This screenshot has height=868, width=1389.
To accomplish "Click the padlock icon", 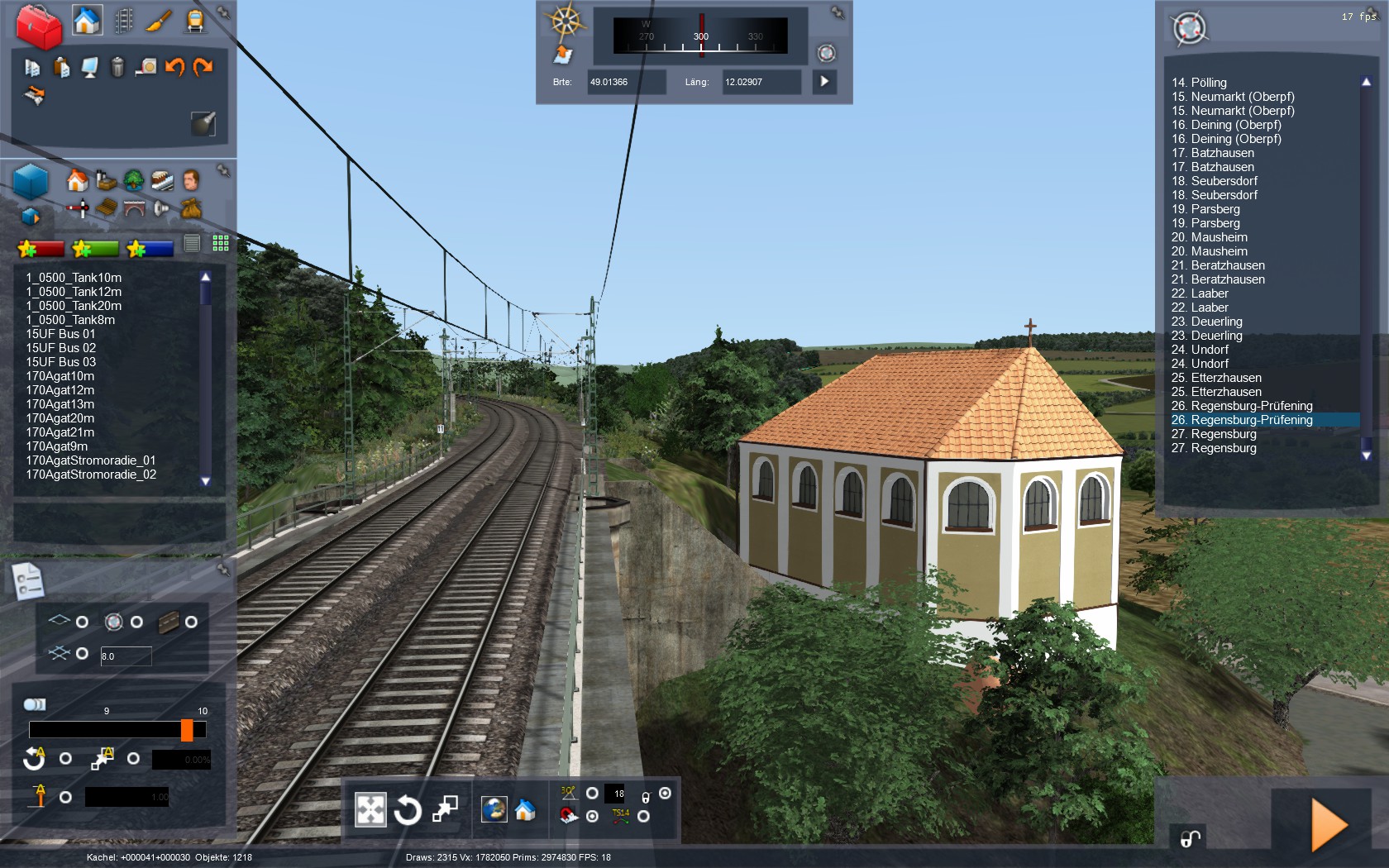I will (1191, 840).
